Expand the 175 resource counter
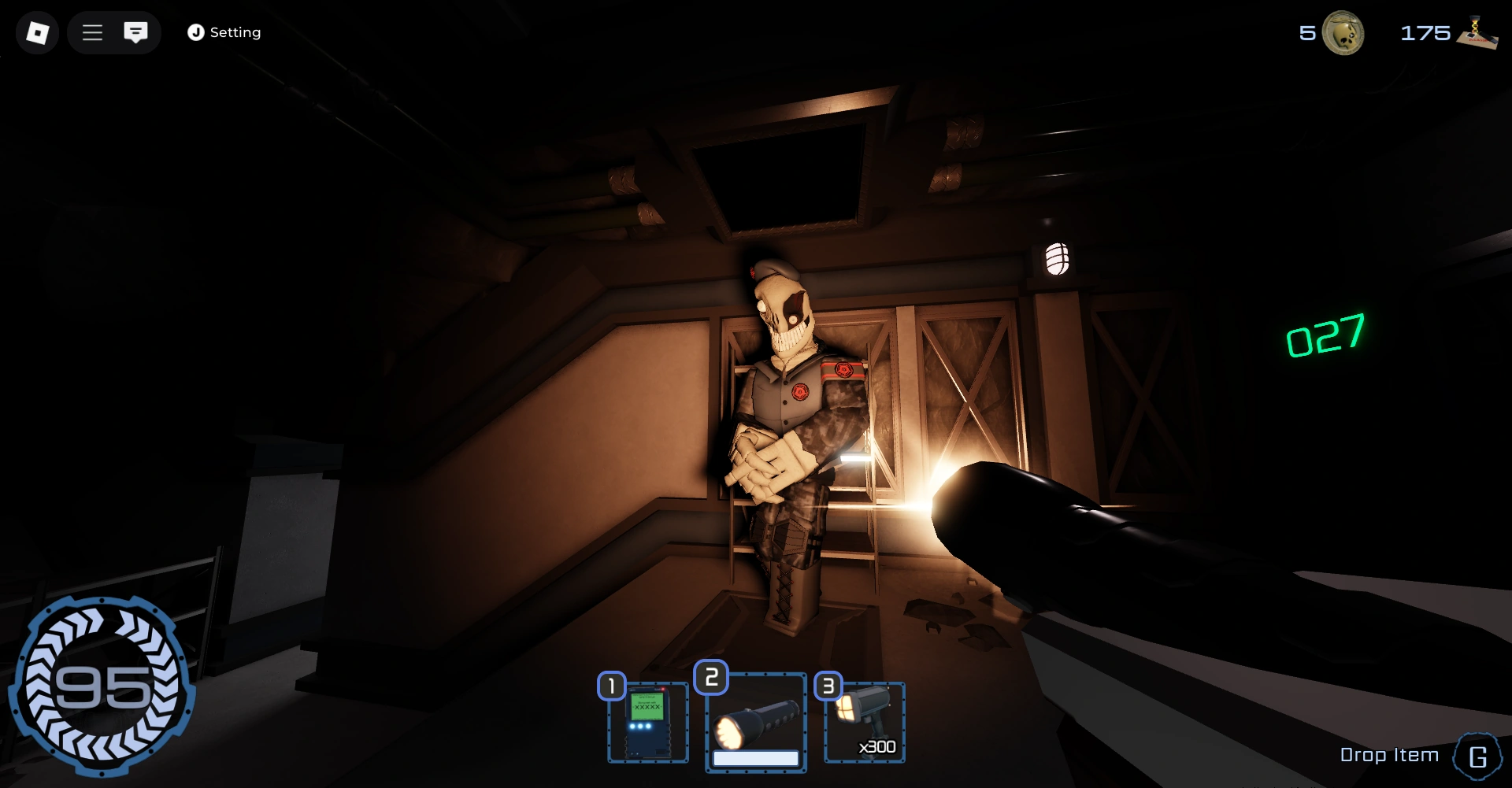Viewport: 1512px width, 788px height. click(1428, 33)
